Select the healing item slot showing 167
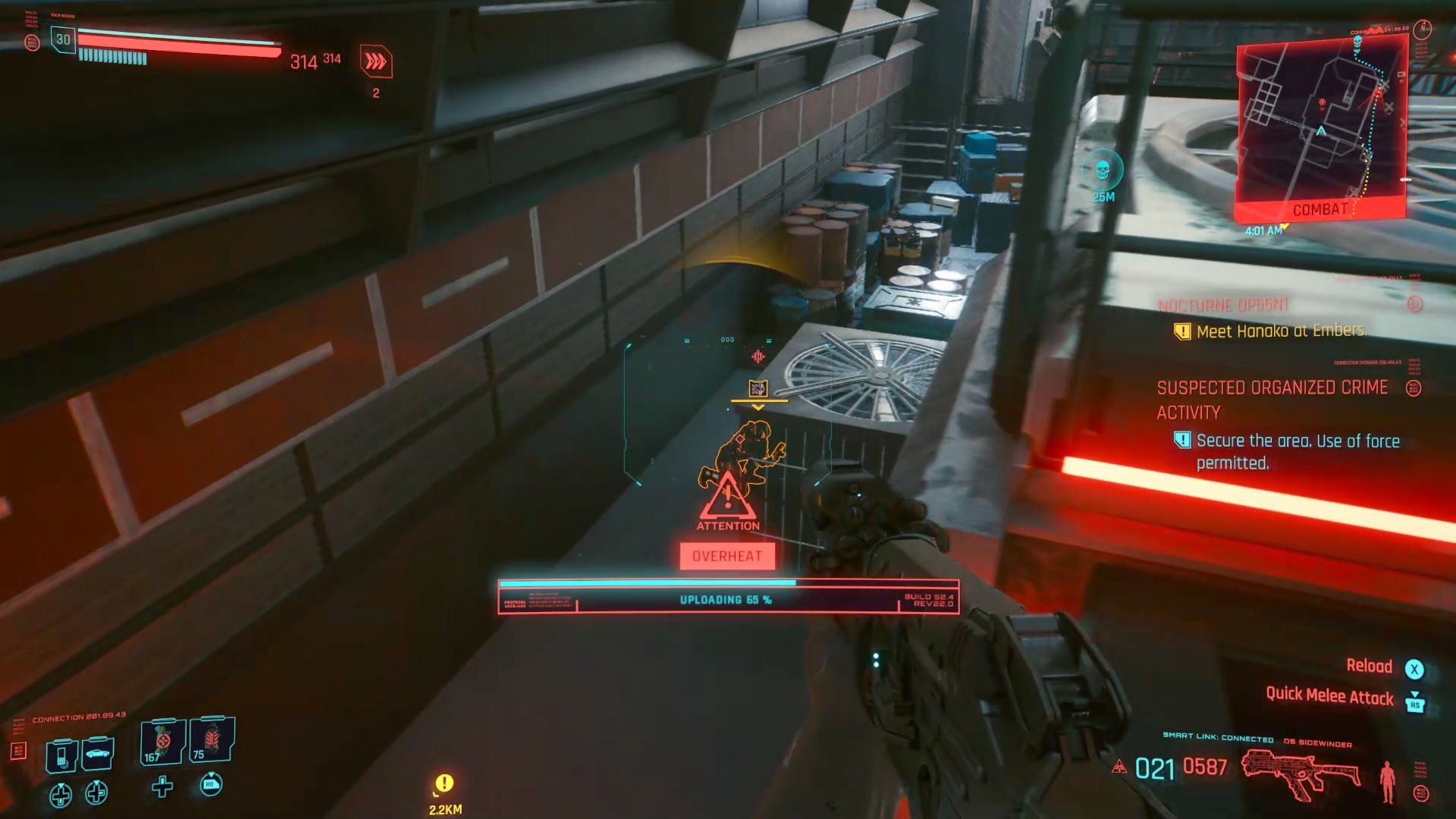The height and width of the screenshot is (819, 1456). [x=160, y=743]
